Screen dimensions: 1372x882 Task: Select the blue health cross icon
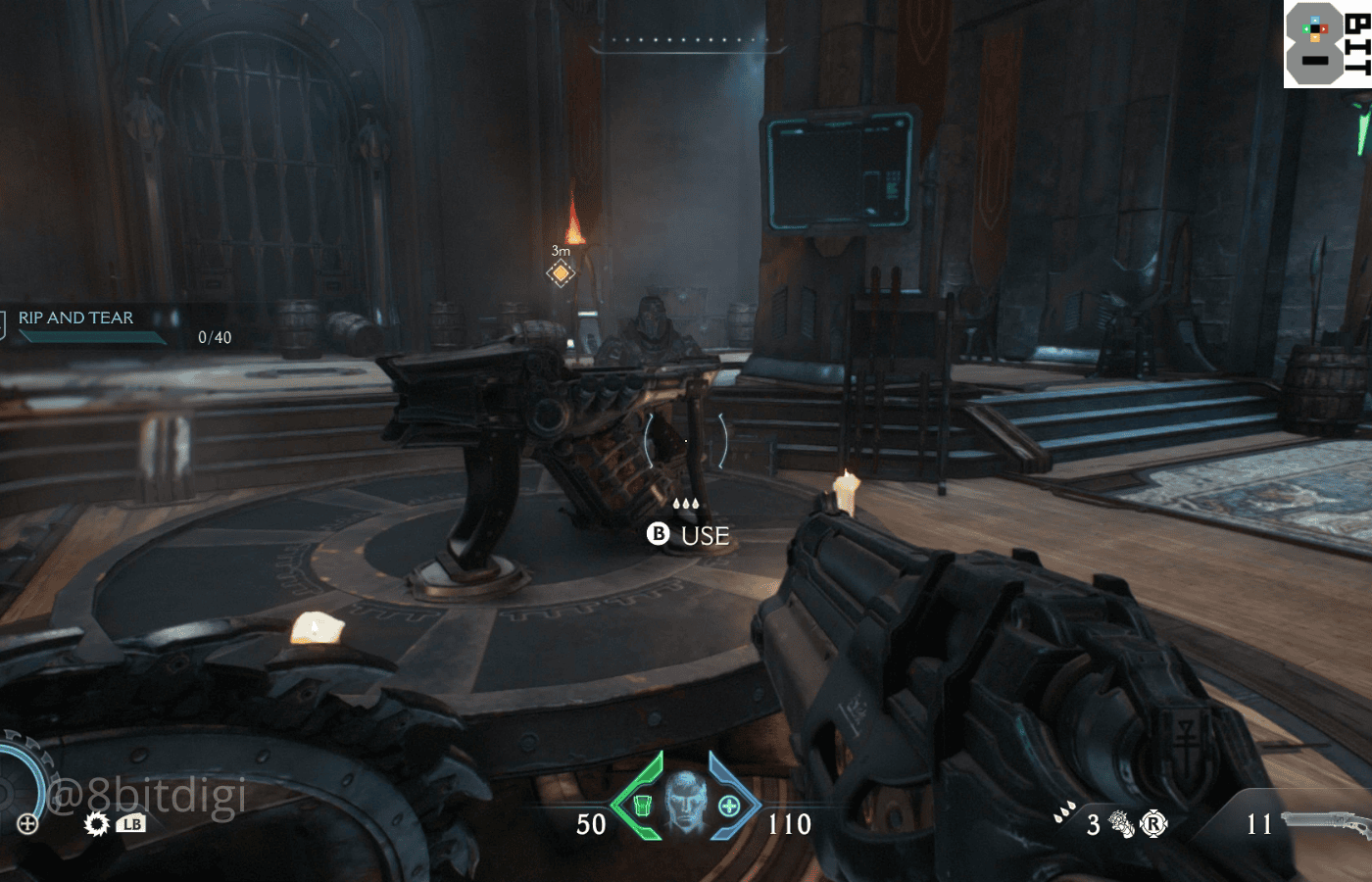[x=729, y=806]
